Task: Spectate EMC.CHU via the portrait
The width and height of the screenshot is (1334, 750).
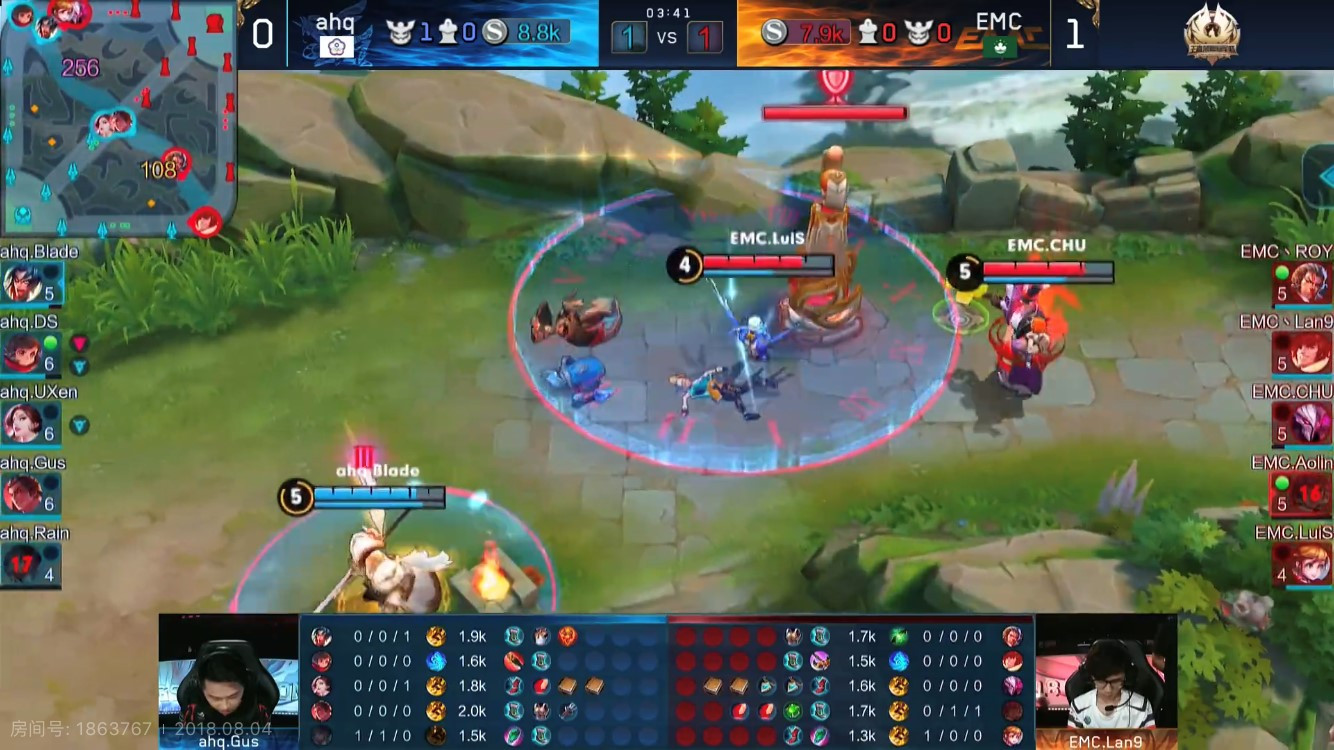Action: (x=1311, y=423)
